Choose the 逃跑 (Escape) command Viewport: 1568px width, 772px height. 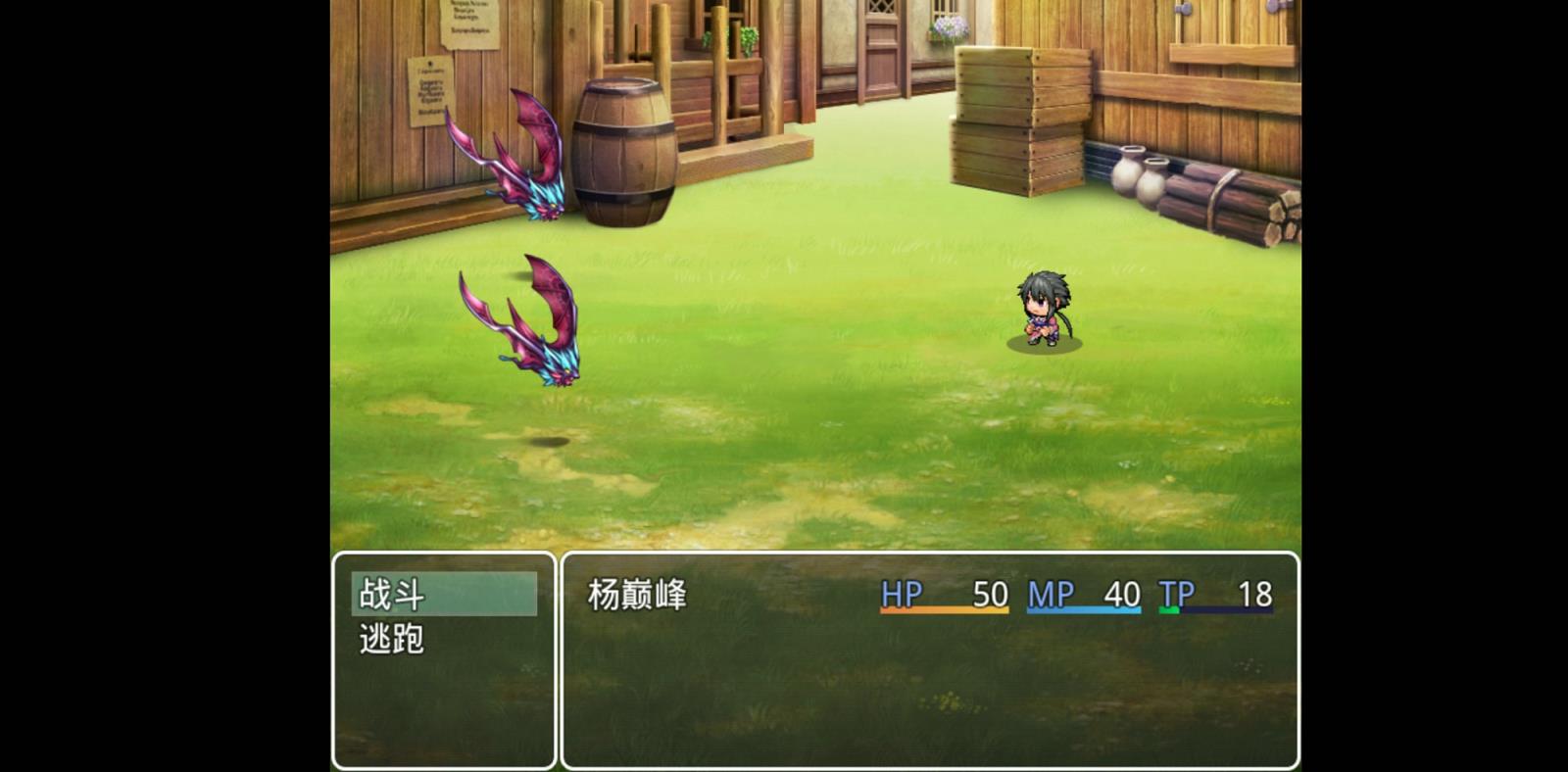coord(443,639)
